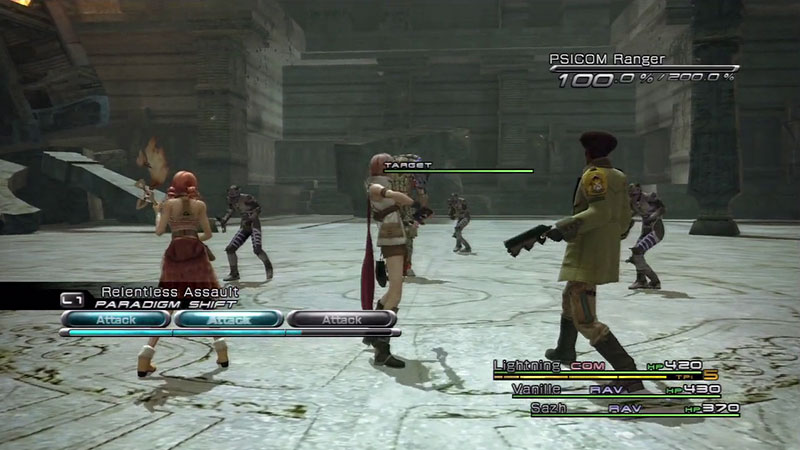Select the greyed-out Attack command slot
This screenshot has width=800, height=450.
tap(341, 319)
